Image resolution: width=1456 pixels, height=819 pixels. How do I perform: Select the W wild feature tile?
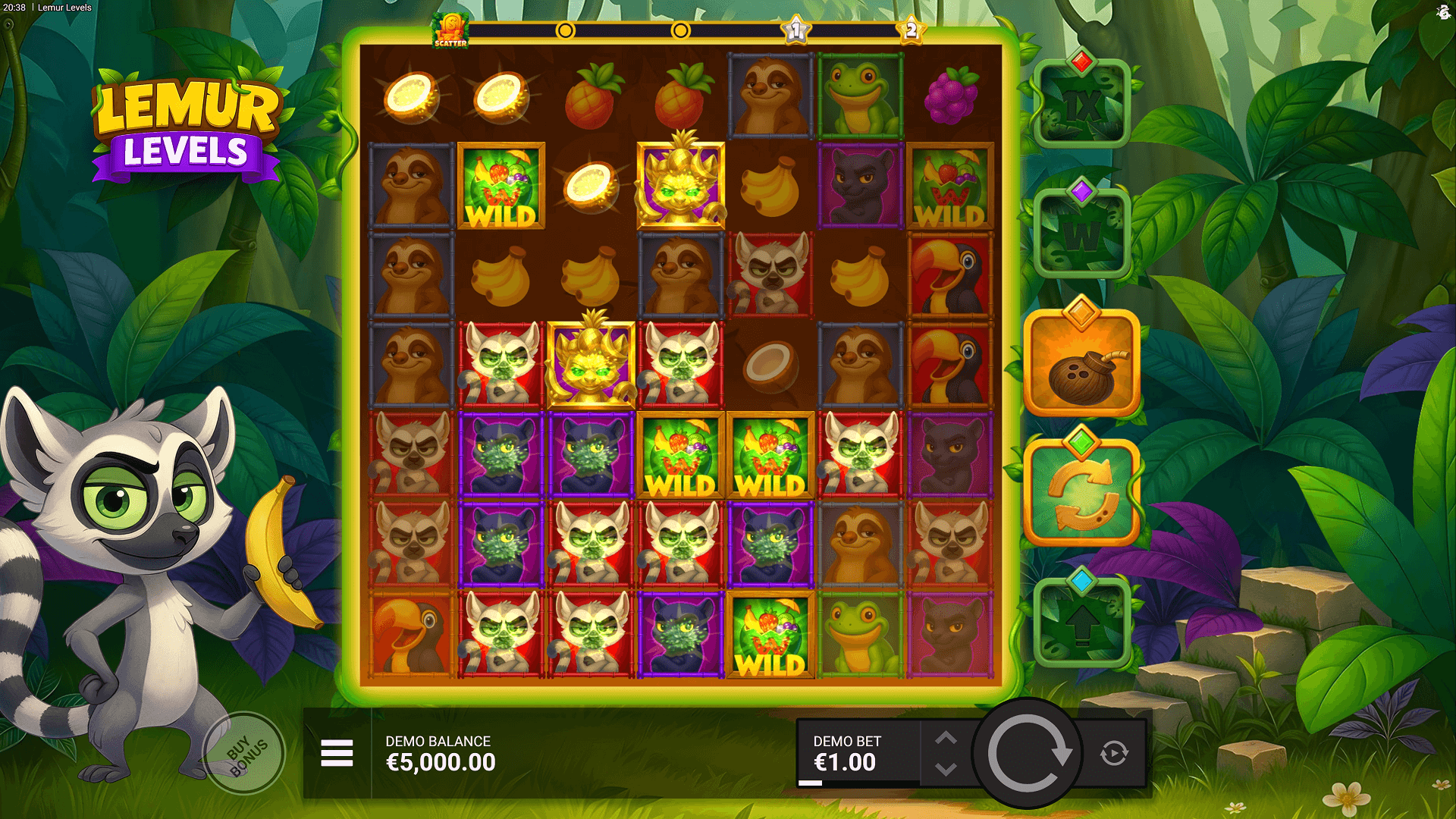coord(1081,235)
